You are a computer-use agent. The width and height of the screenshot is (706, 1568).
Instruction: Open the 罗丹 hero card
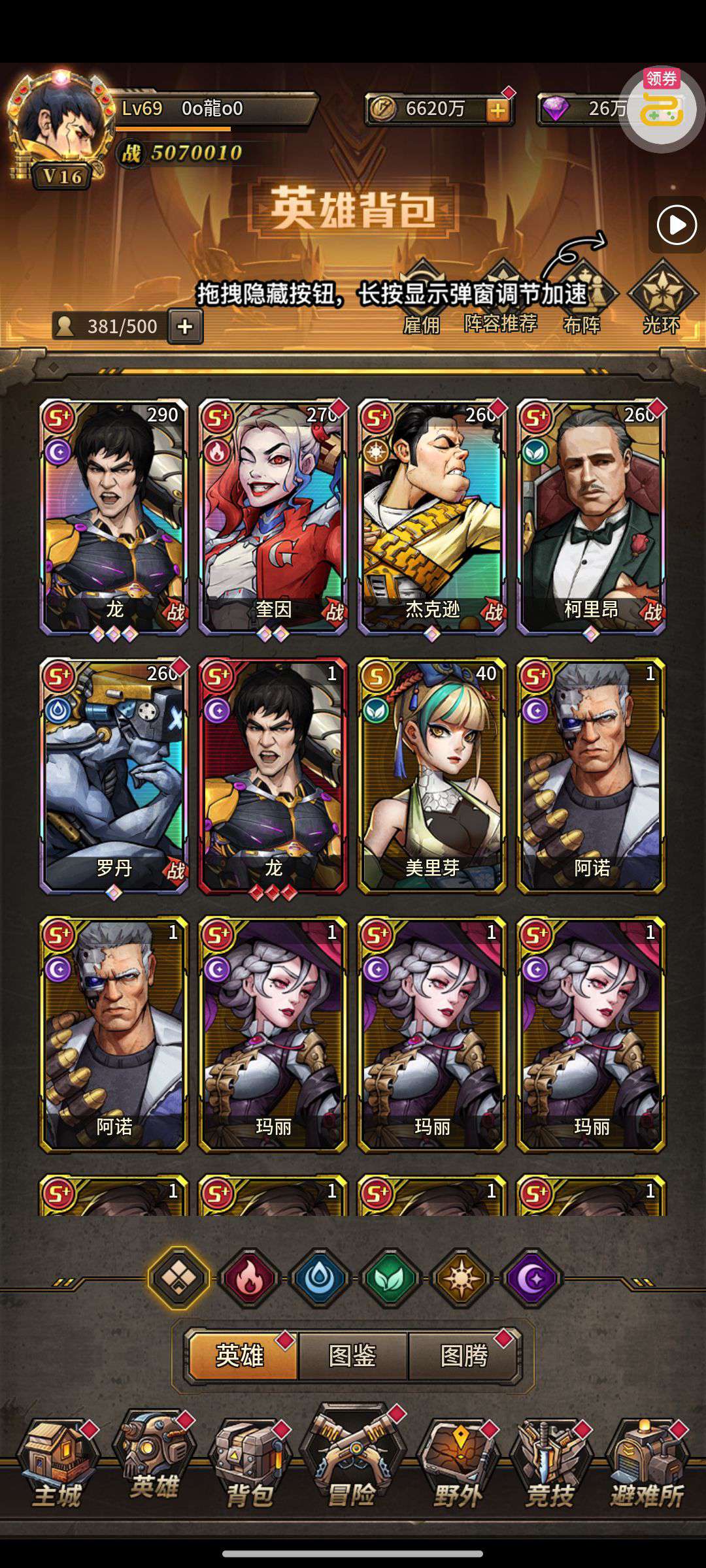point(114,775)
